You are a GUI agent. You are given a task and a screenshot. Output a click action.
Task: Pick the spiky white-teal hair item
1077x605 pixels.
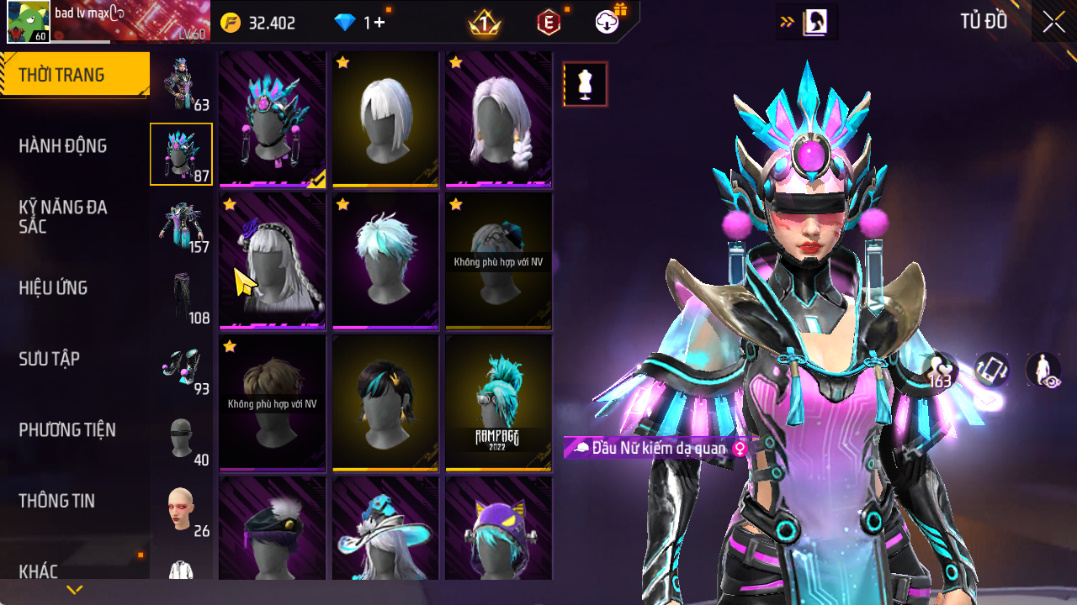[x=385, y=260]
